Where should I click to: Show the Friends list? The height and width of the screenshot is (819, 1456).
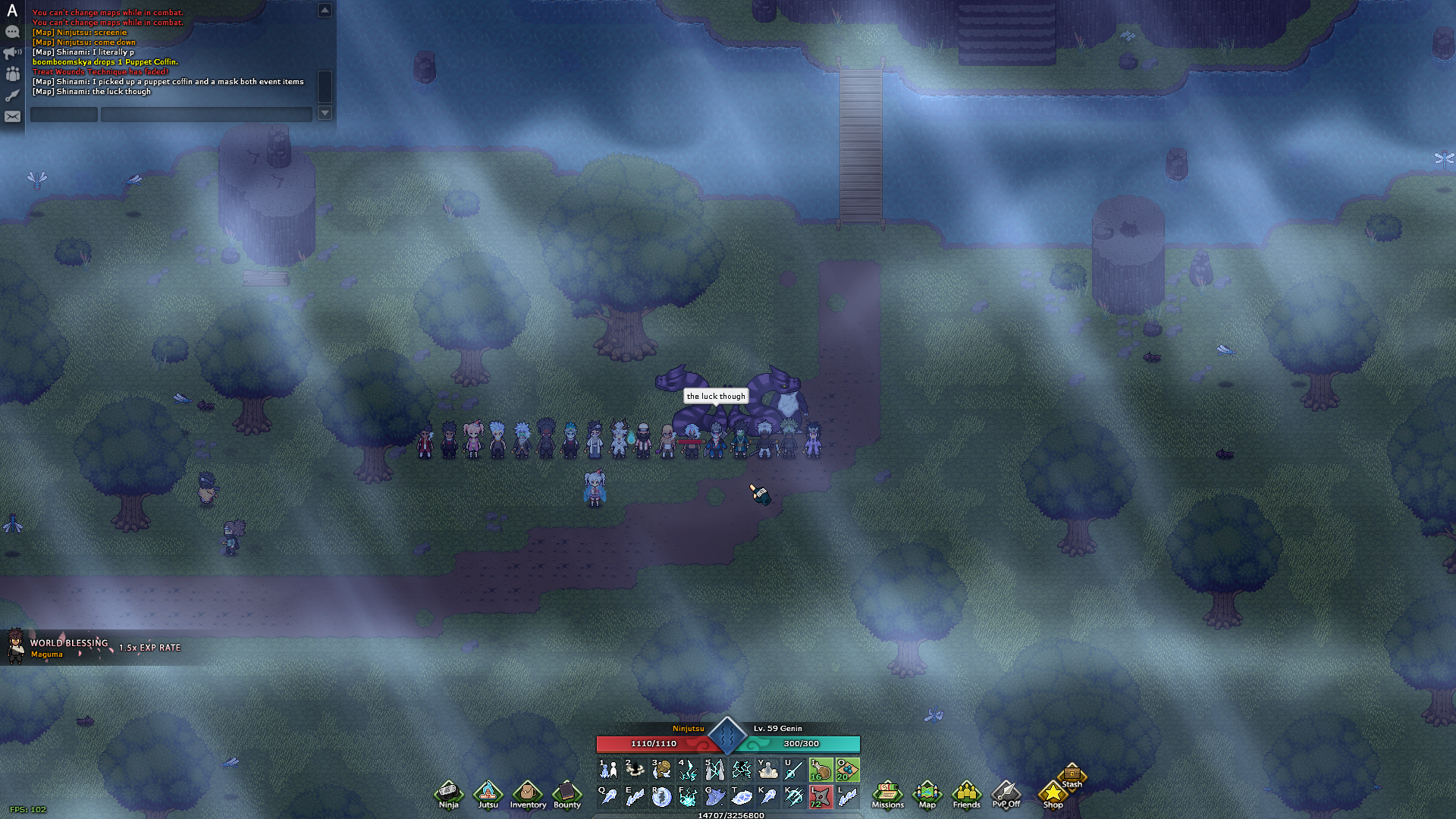966,794
